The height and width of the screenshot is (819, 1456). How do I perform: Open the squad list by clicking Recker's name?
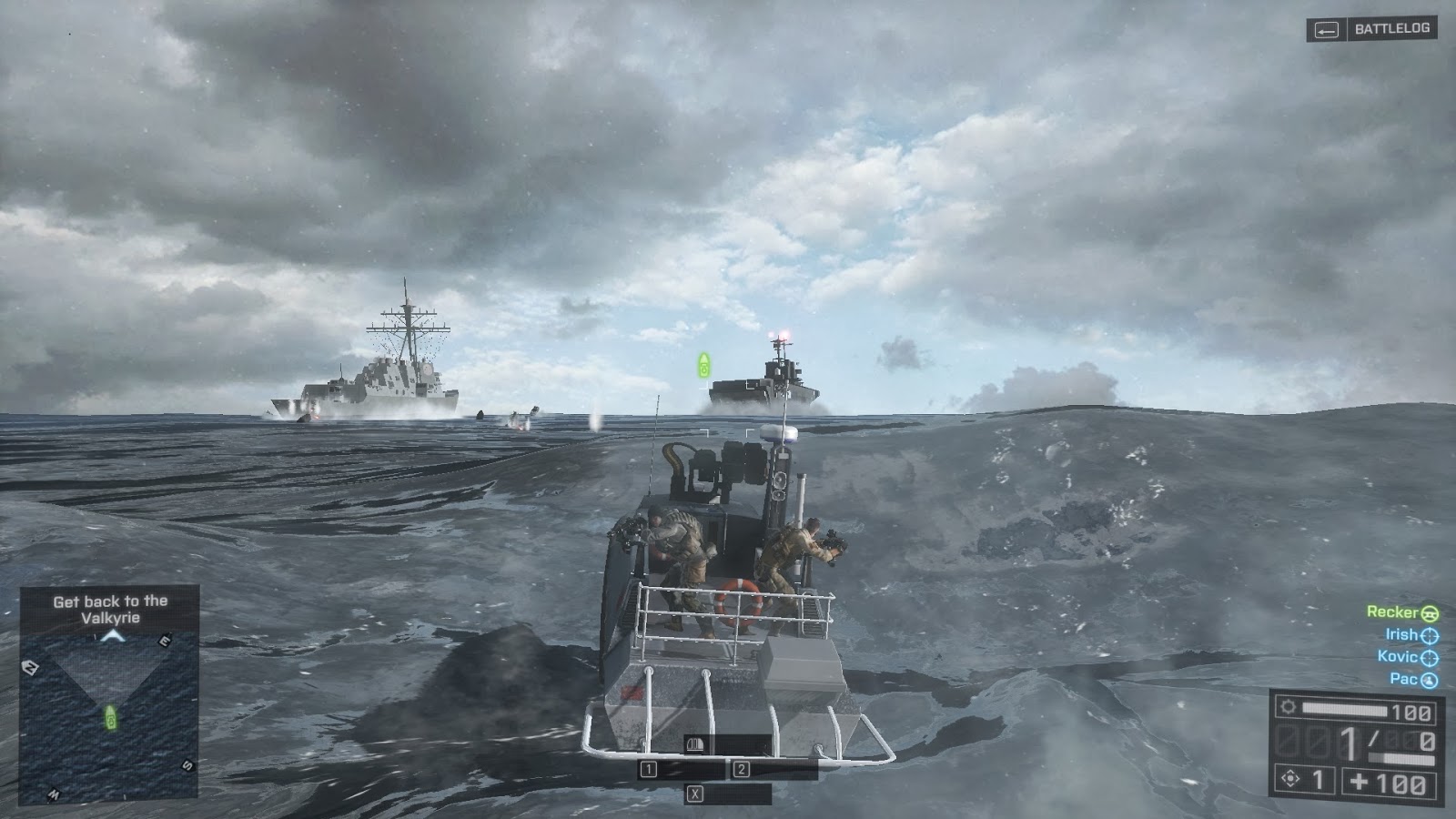(x=1391, y=613)
